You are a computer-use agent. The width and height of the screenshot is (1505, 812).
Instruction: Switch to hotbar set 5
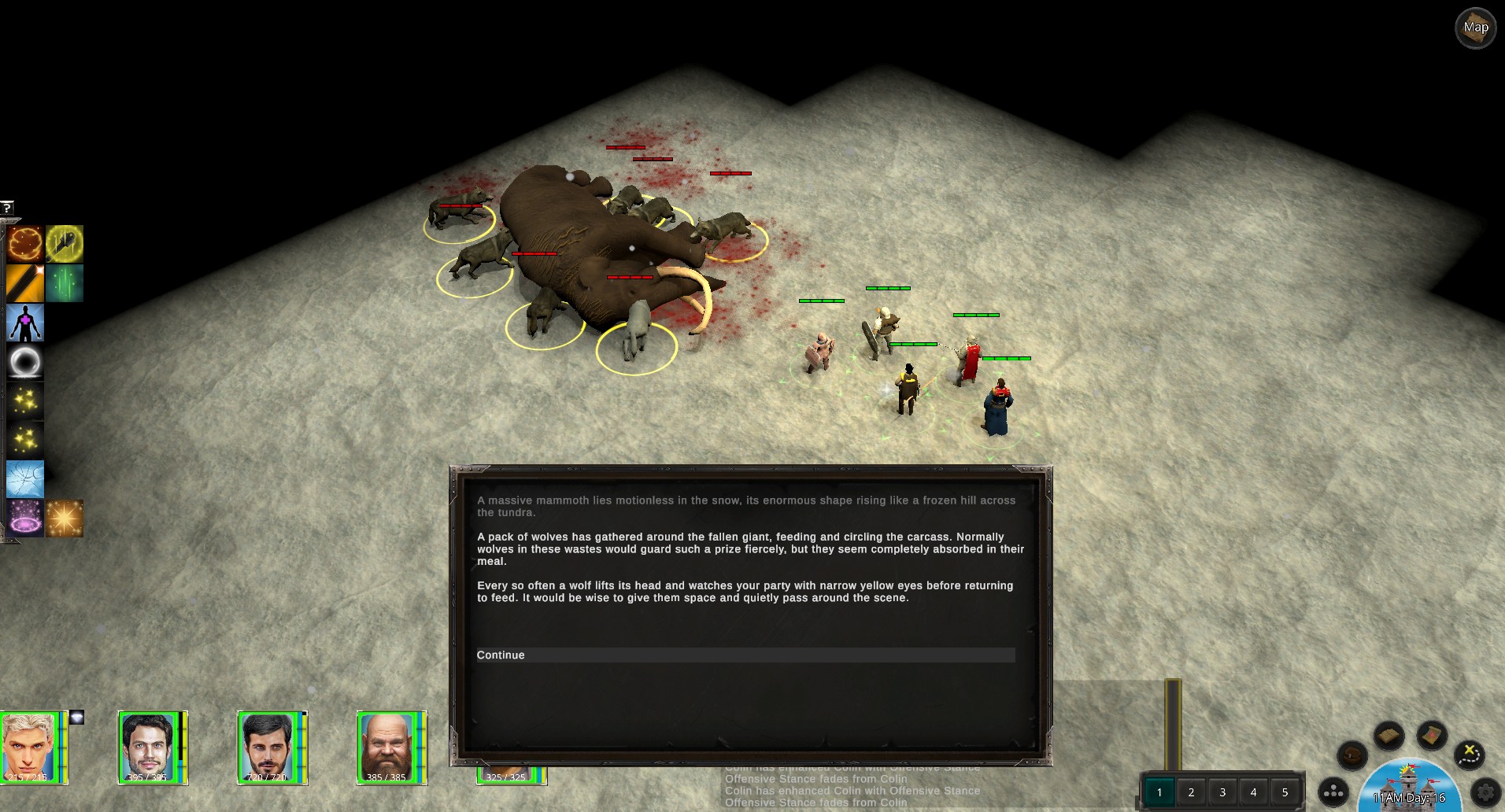(1285, 792)
